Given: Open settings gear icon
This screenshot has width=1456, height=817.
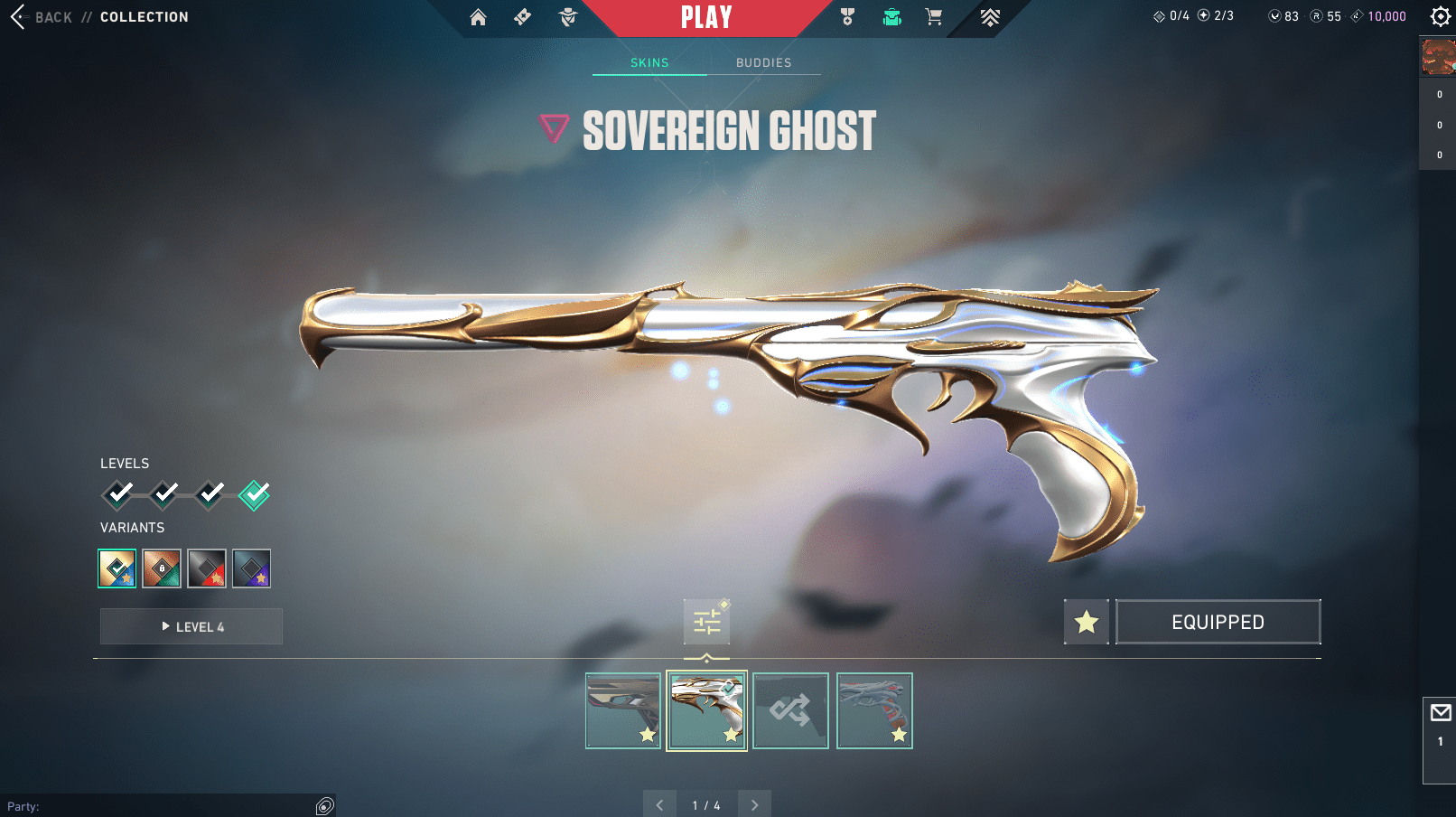Looking at the screenshot, I should (x=1441, y=17).
